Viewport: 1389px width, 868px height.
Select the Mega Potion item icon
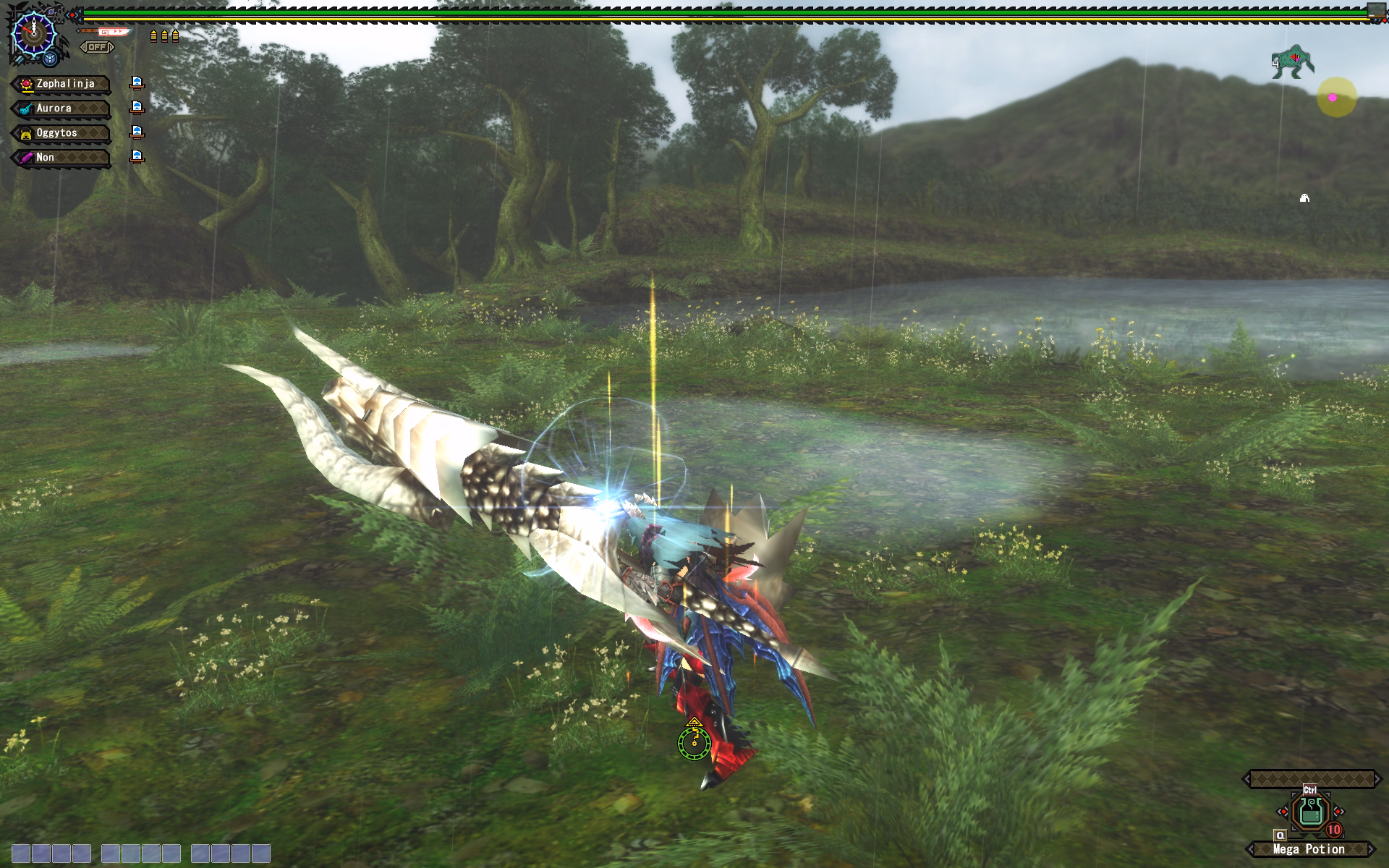(x=1310, y=812)
